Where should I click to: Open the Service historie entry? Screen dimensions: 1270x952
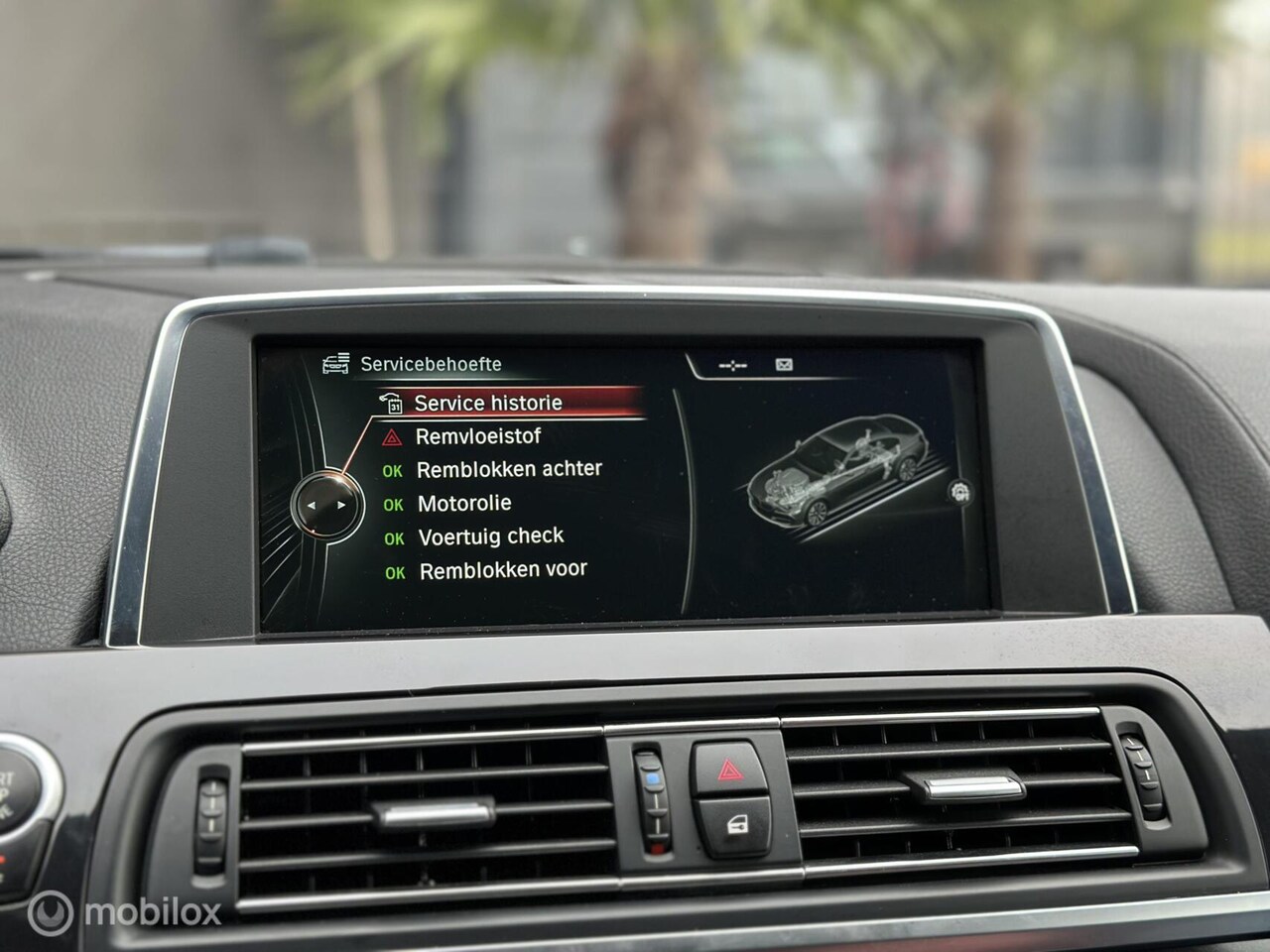point(487,403)
